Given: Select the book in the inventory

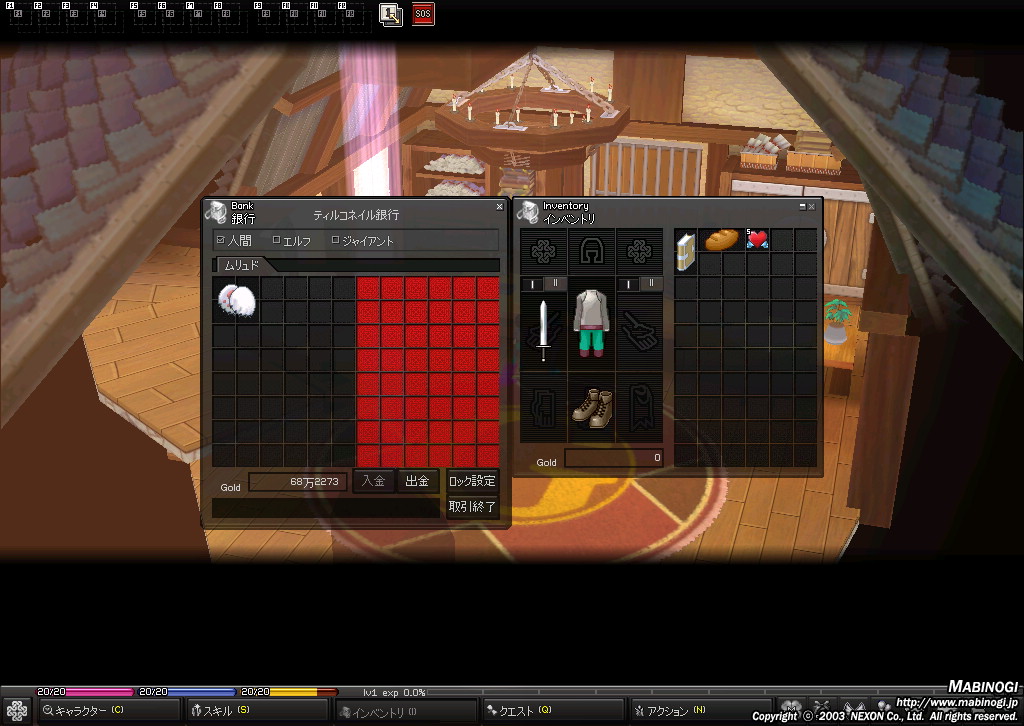Looking at the screenshot, I should coord(686,250).
